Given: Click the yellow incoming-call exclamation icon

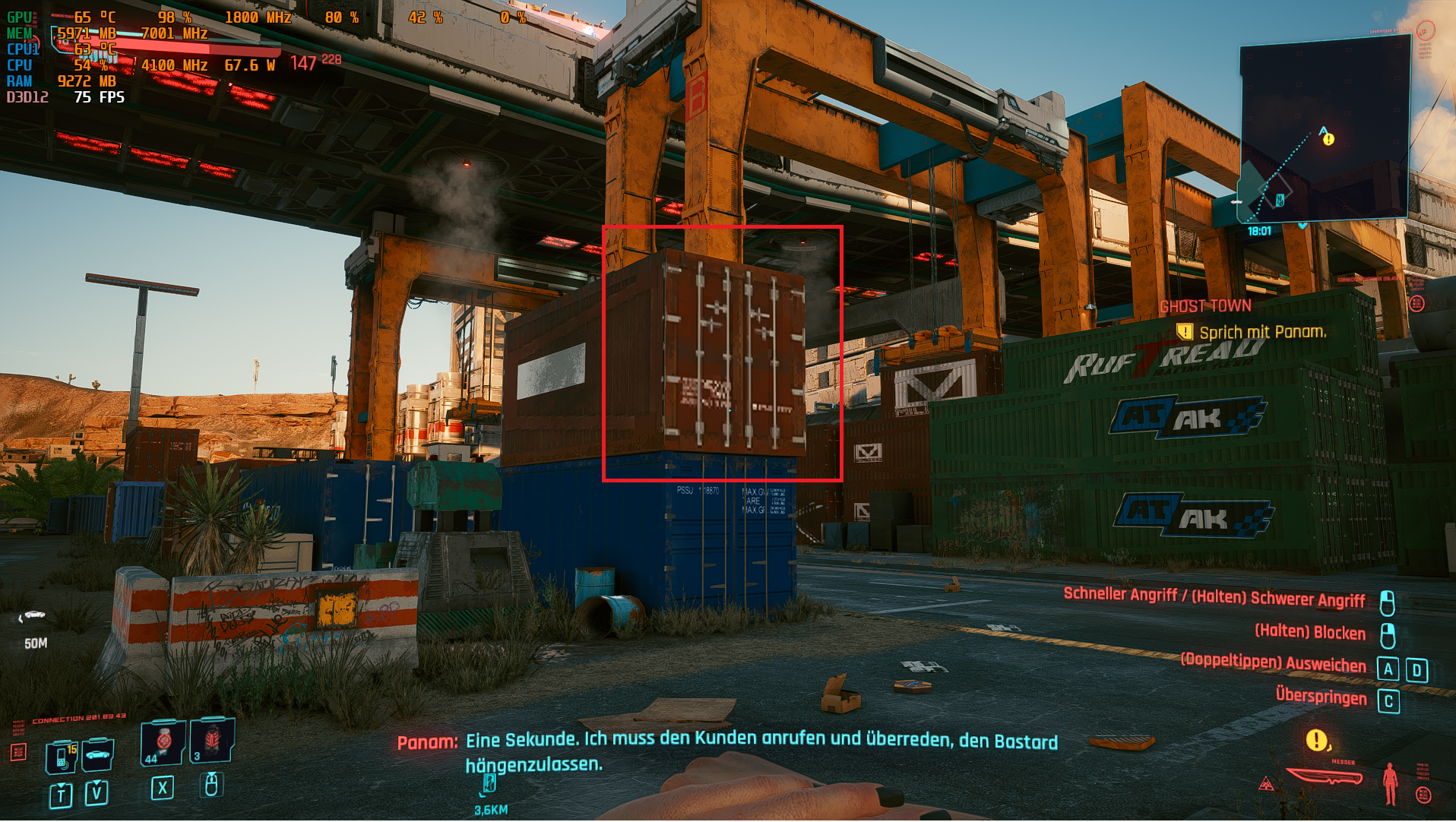Looking at the screenshot, I should 1317,740.
